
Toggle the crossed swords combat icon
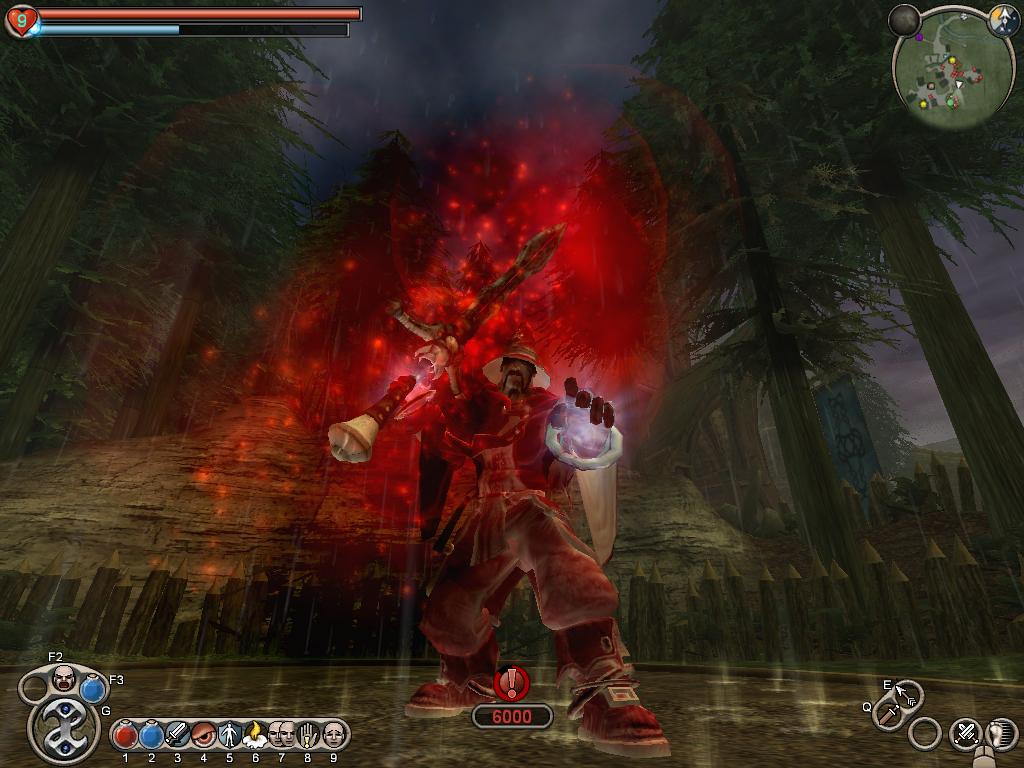click(965, 733)
